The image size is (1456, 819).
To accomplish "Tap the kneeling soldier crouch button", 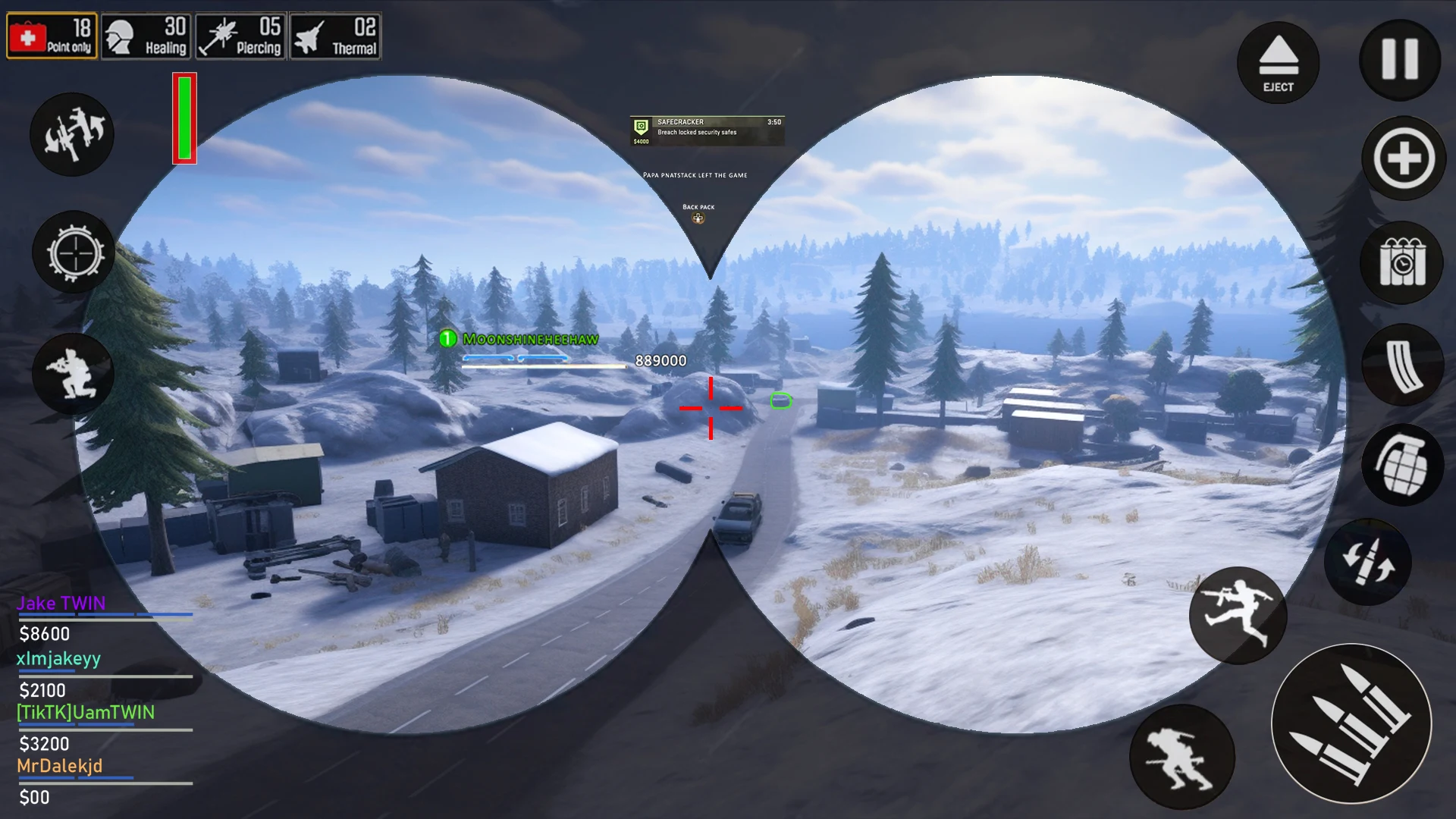I will click(x=73, y=374).
